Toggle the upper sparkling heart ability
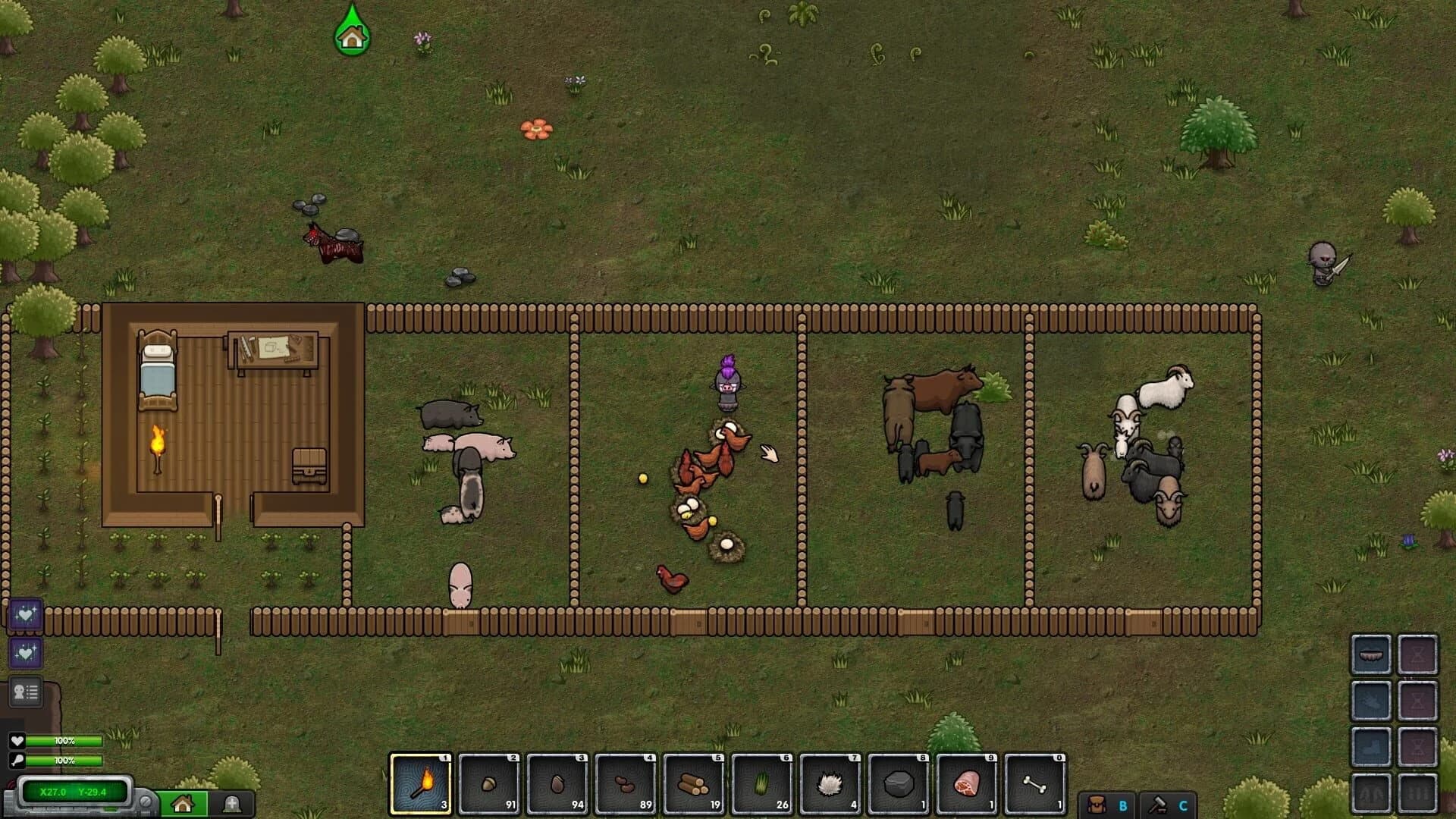 pos(25,613)
